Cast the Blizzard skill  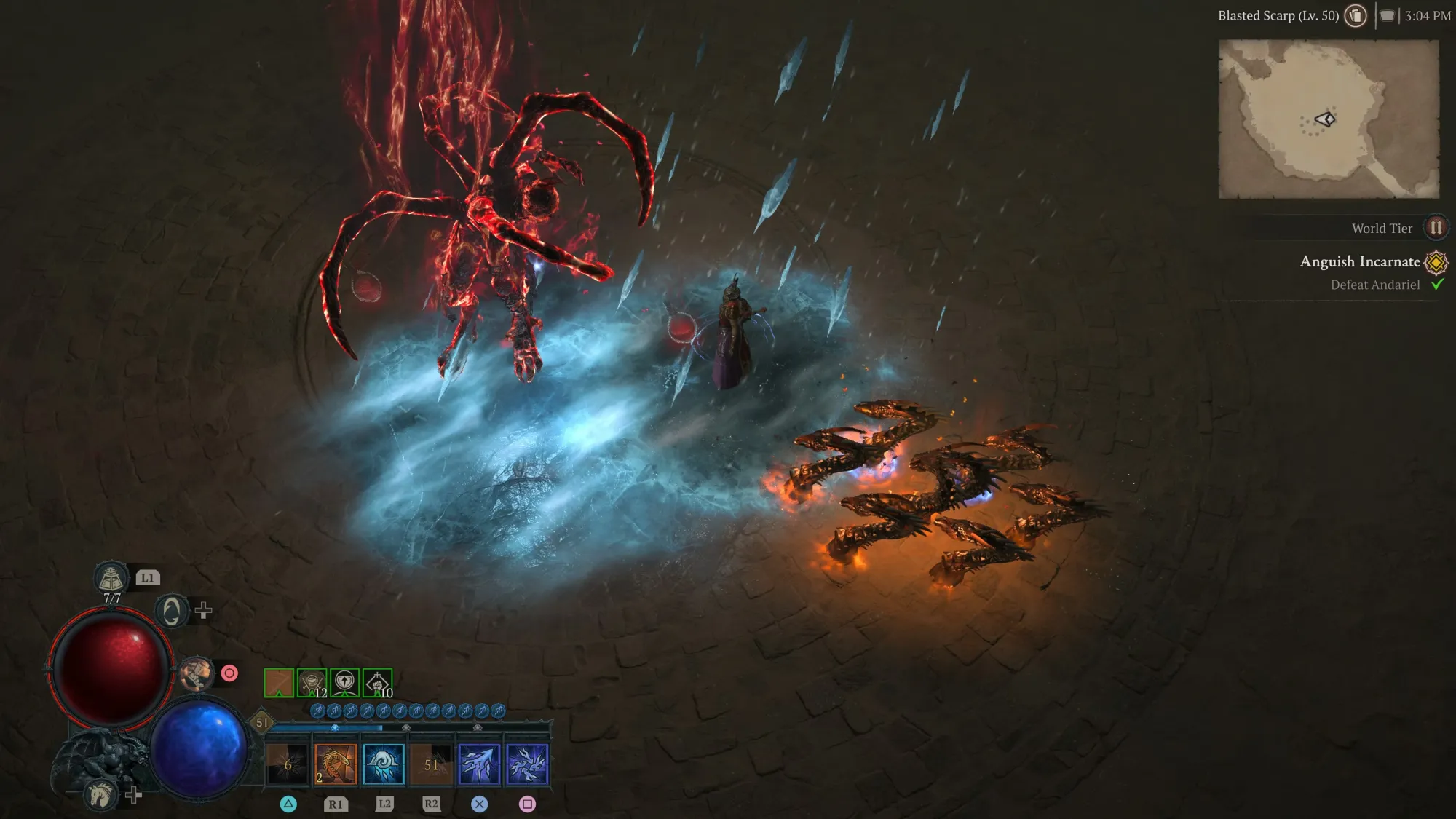pos(384,764)
